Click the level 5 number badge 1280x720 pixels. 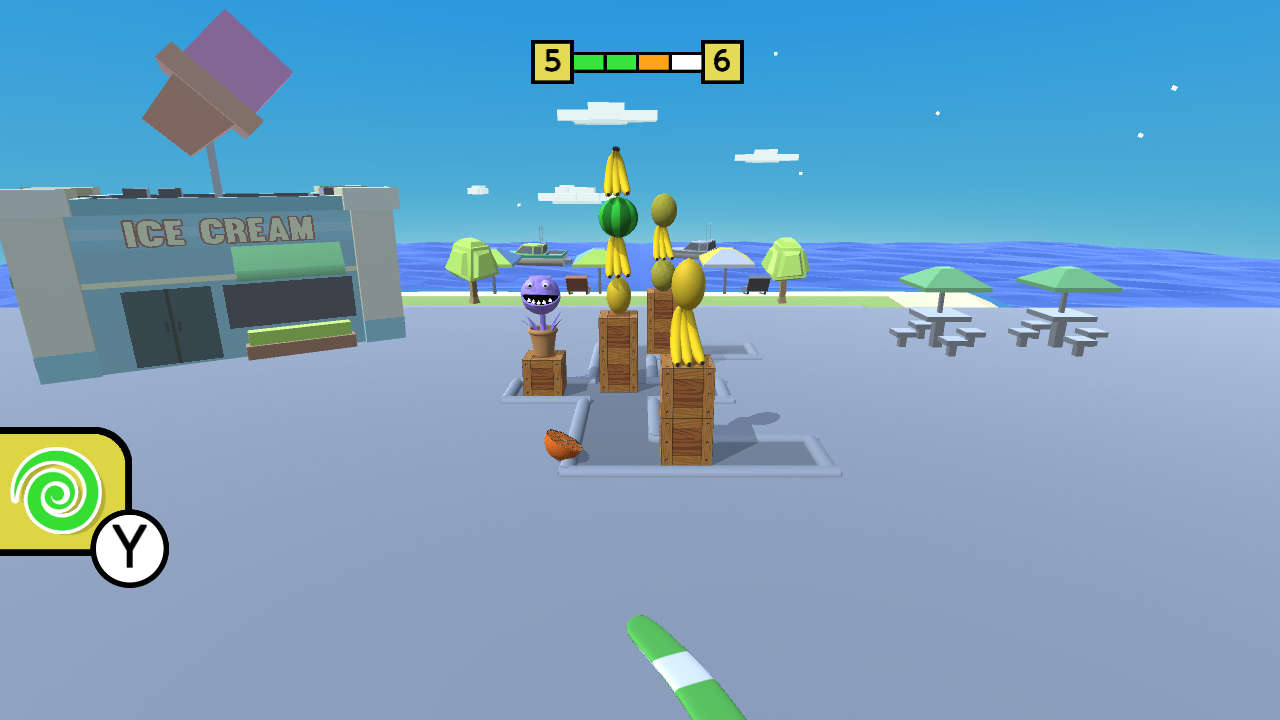550,60
